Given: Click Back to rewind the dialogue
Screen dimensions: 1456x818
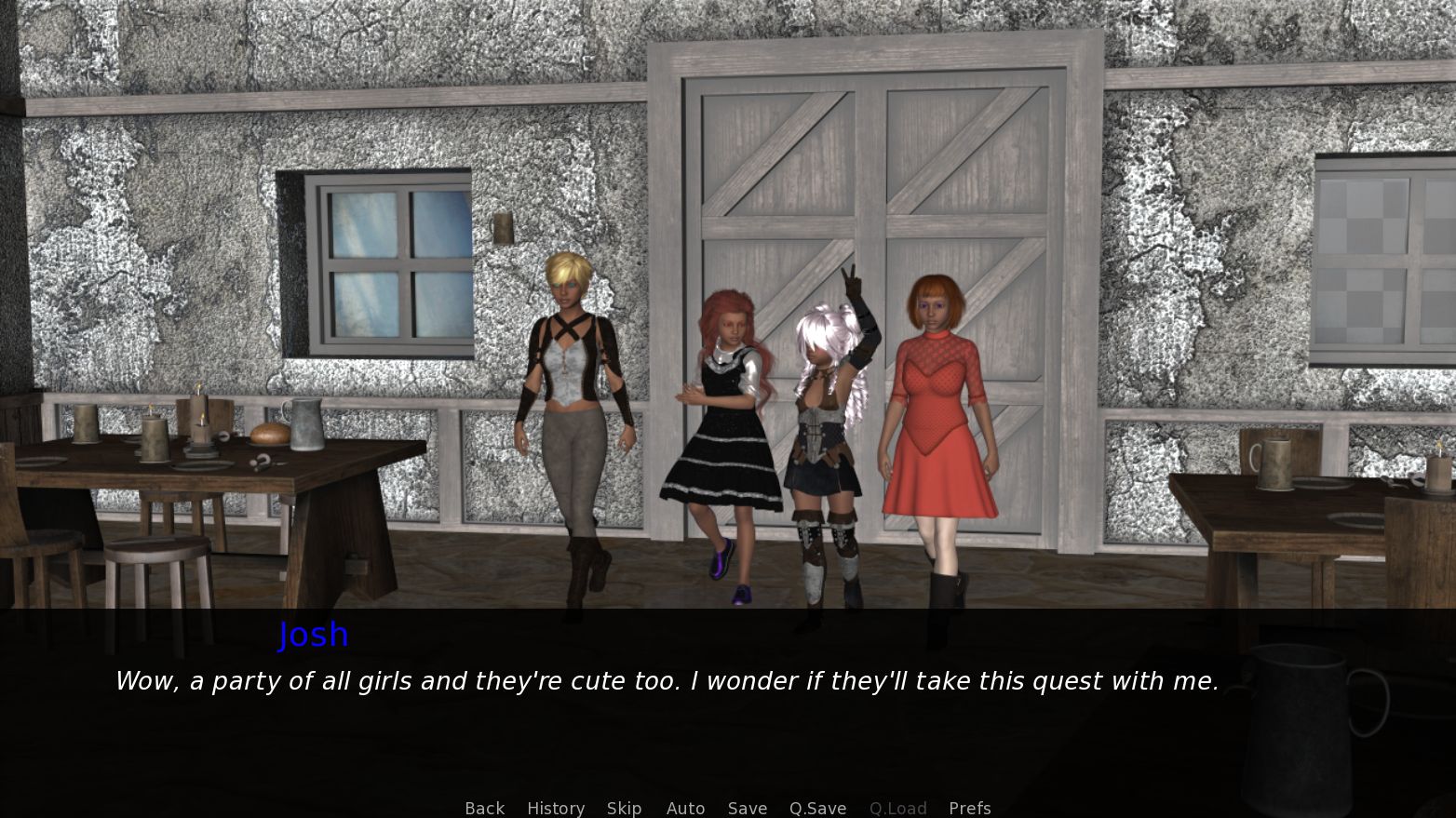Looking at the screenshot, I should (x=484, y=808).
